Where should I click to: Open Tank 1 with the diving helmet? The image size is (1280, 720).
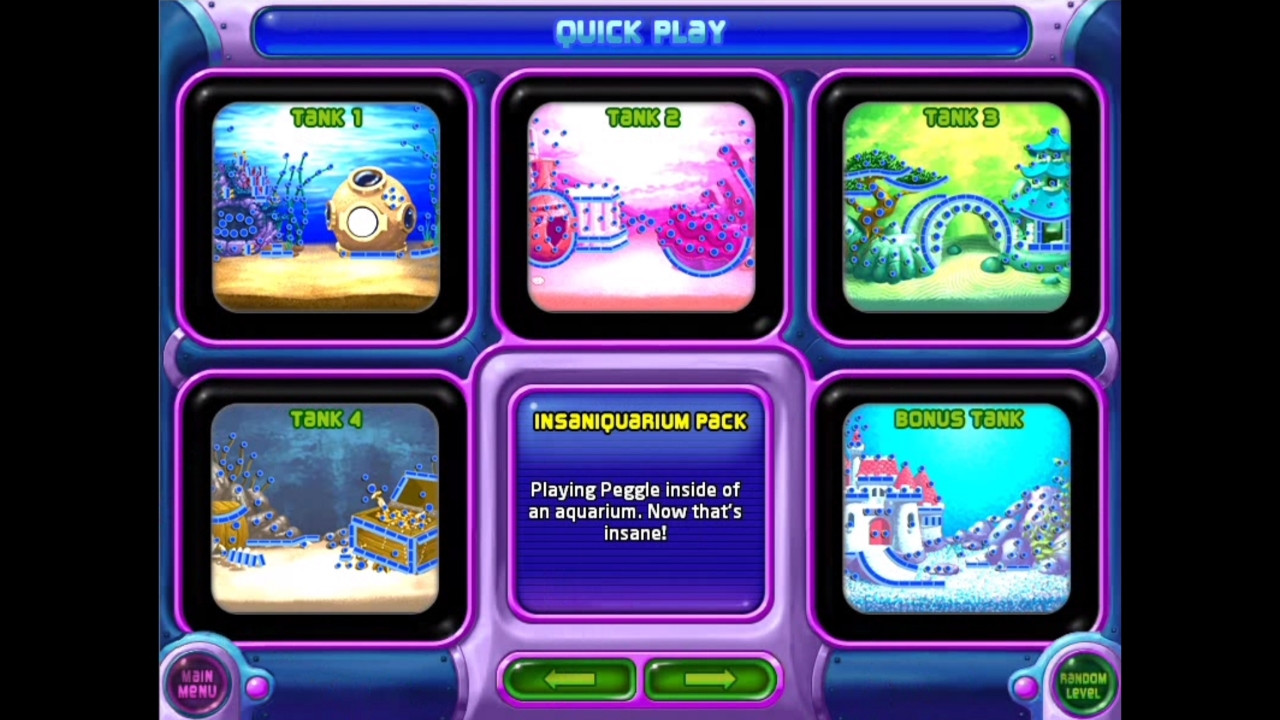pos(325,205)
